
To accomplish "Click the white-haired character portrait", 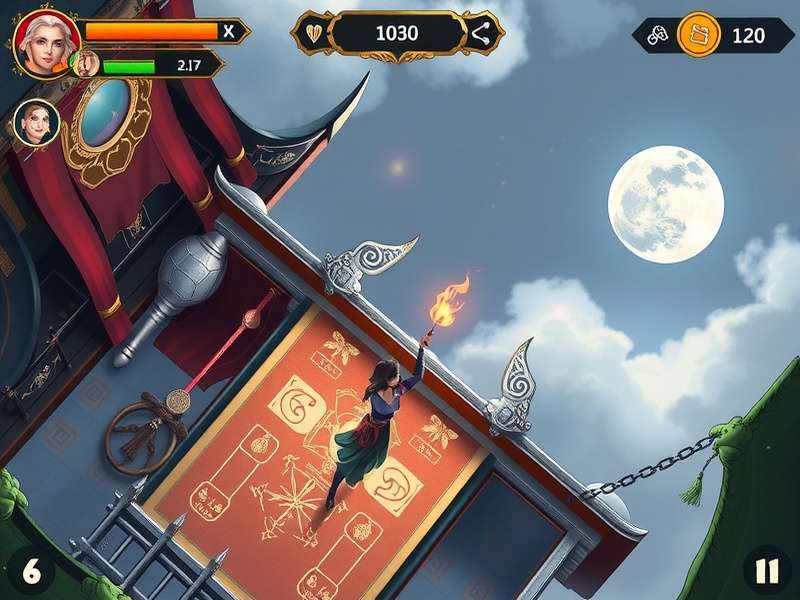I will (46, 42).
